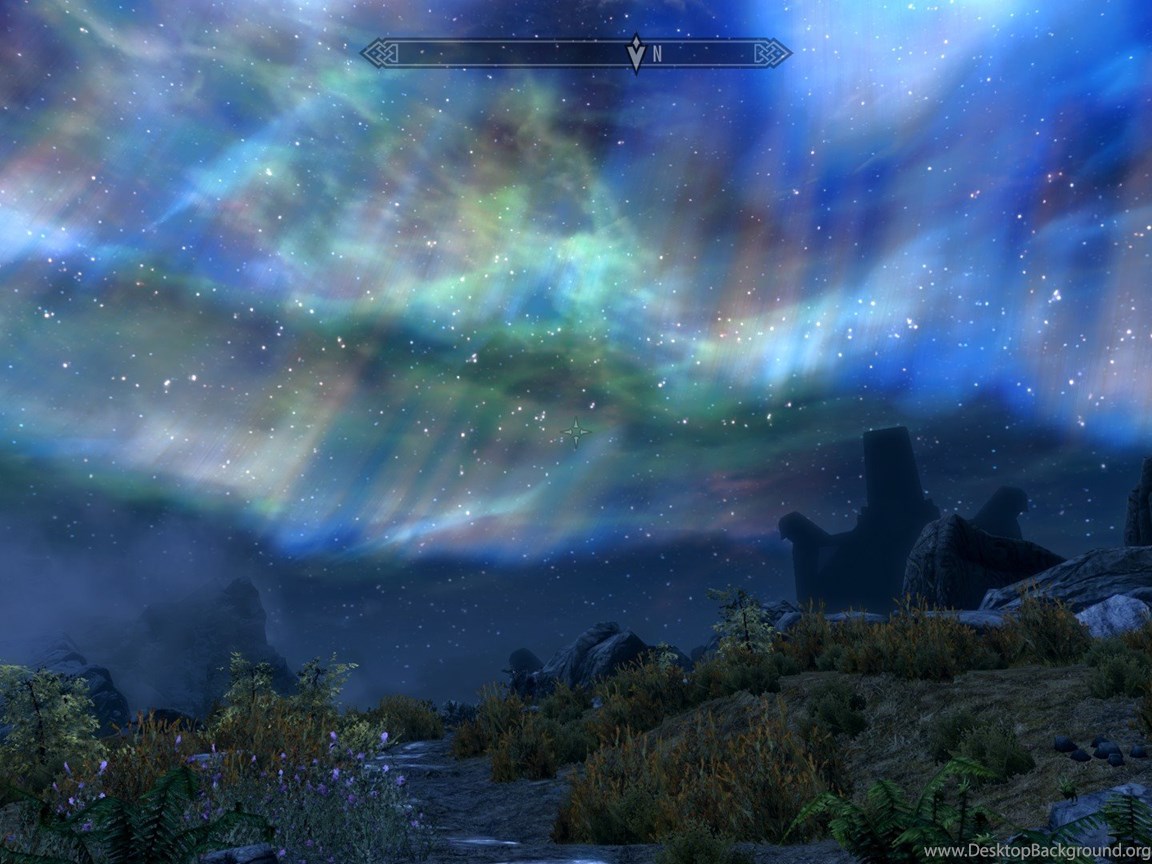Click the quest marker arrow on the compass
This screenshot has width=1152, height=864.
point(635,53)
